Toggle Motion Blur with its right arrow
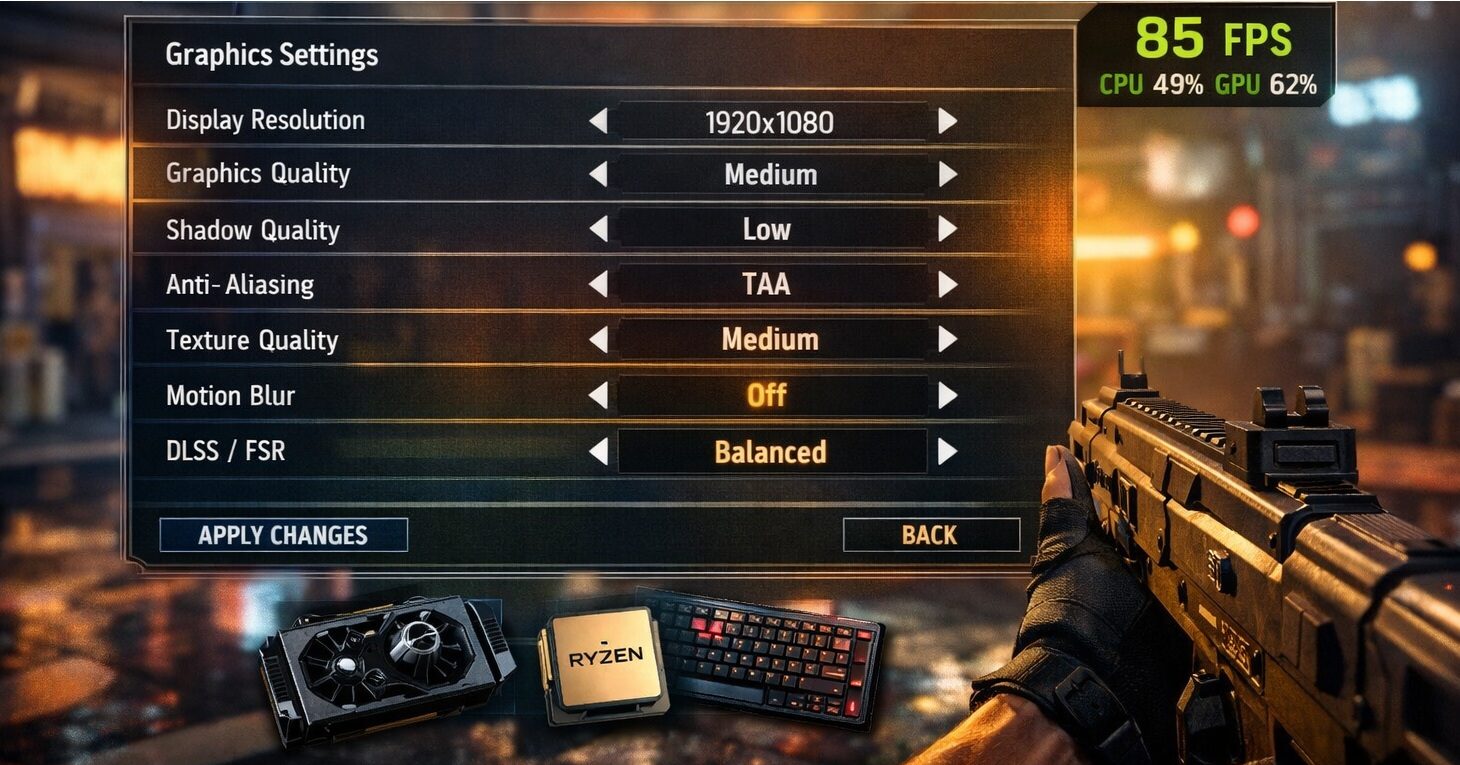This screenshot has width=1460, height=765. (947, 396)
